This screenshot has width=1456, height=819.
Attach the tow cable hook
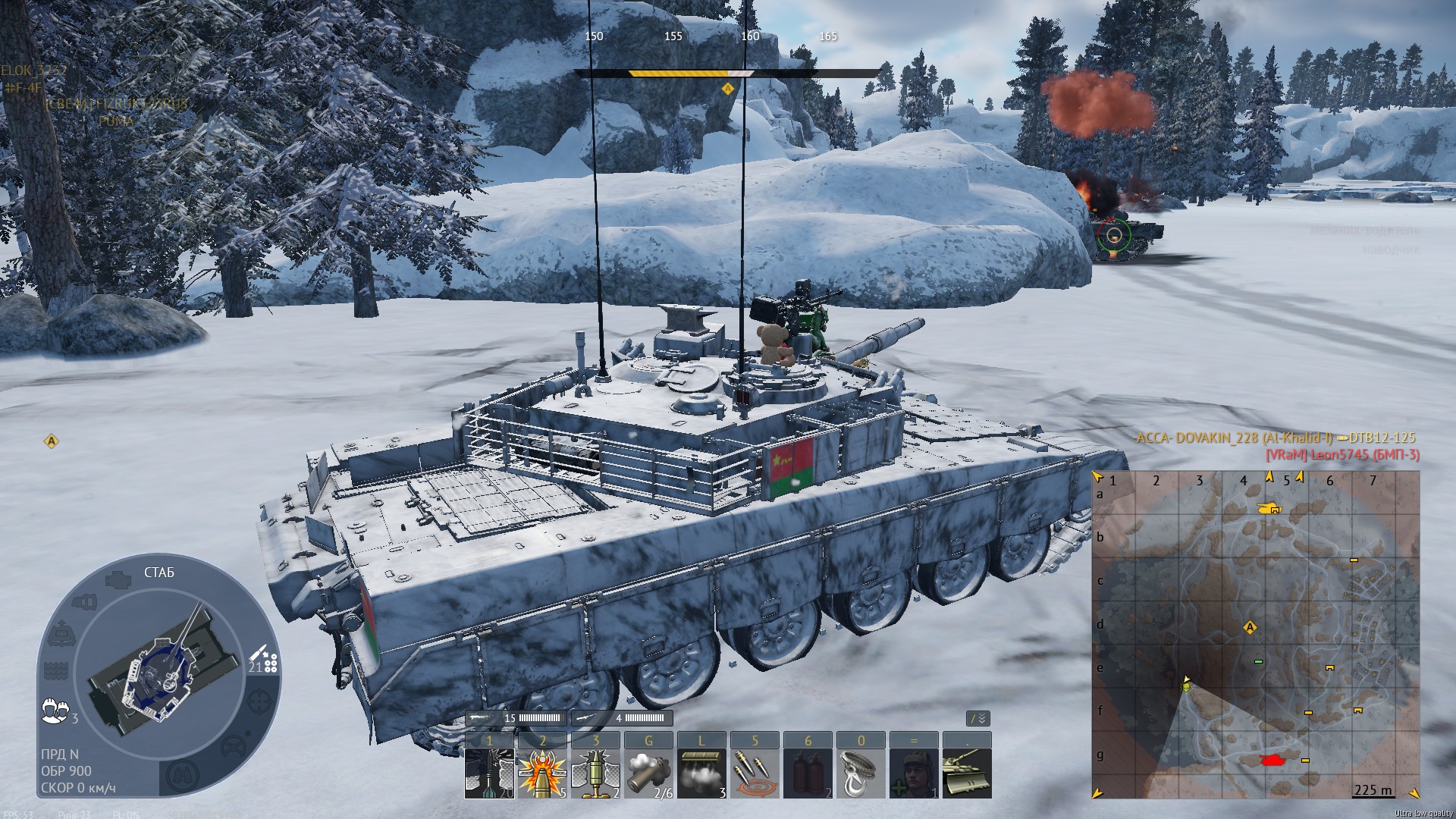[x=861, y=773]
